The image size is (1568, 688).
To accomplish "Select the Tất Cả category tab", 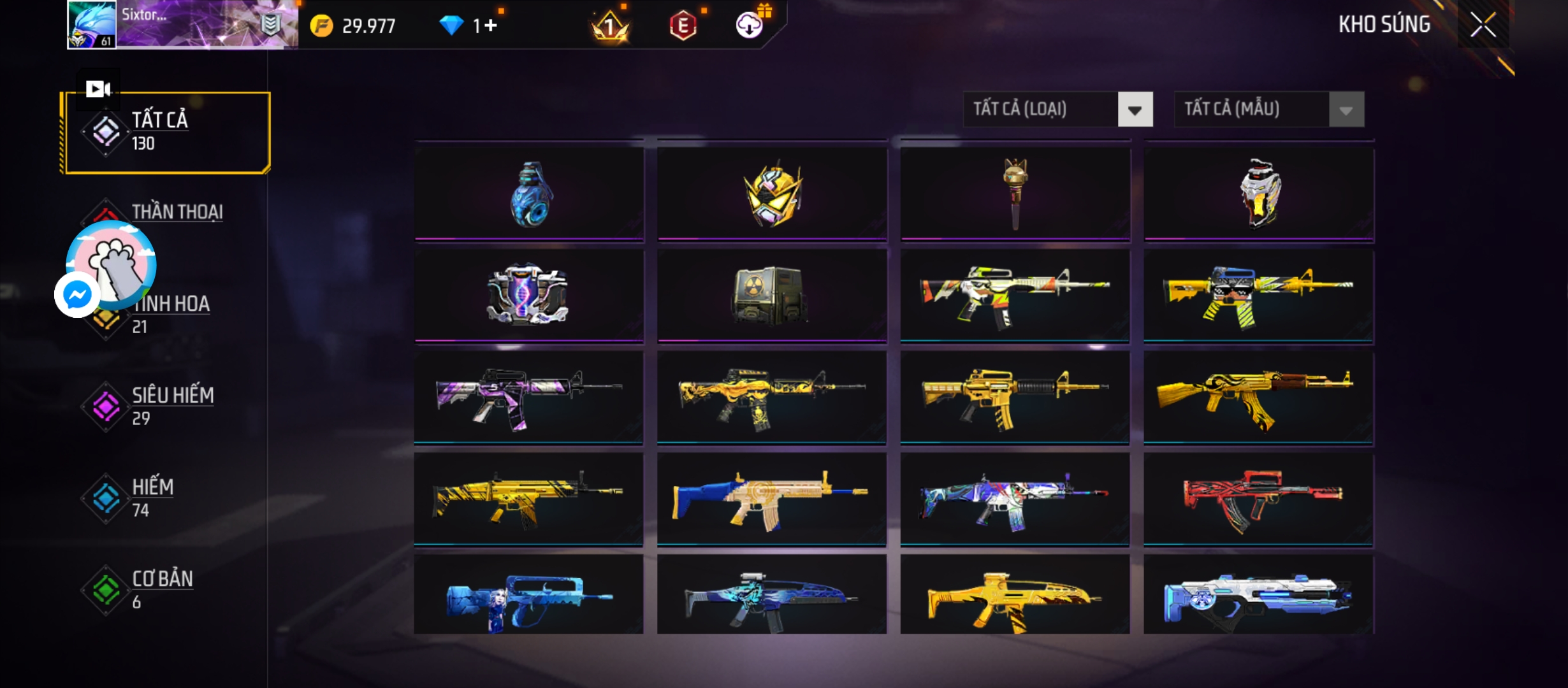I will pyautogui.click(x=166, y=132).
